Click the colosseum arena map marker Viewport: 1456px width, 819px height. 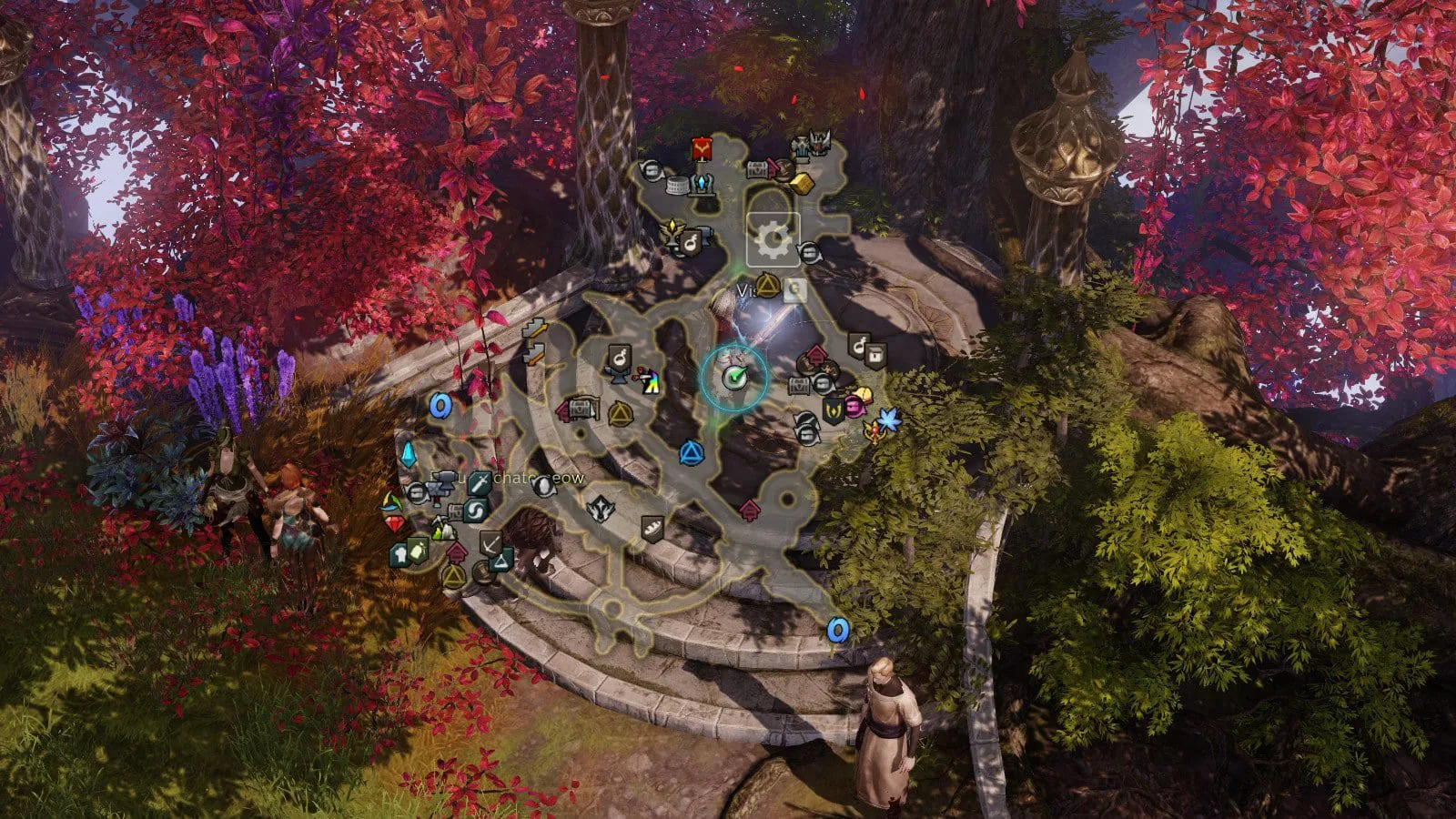676,186
